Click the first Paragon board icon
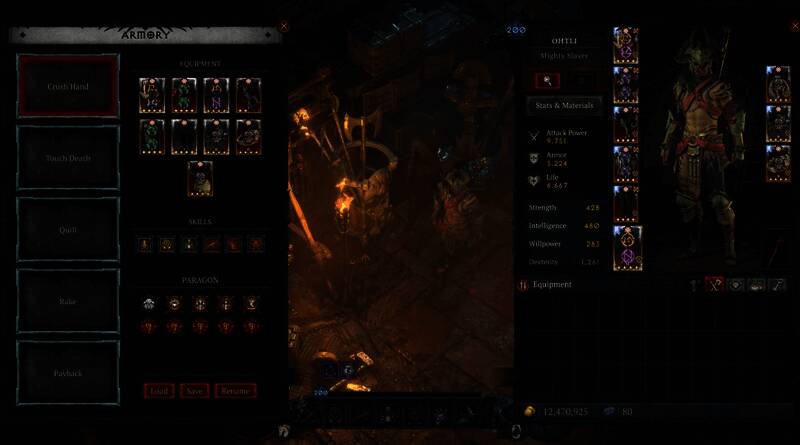Image resolution: width=800 pixels, height=445 pixels. (x=146, y=303)
